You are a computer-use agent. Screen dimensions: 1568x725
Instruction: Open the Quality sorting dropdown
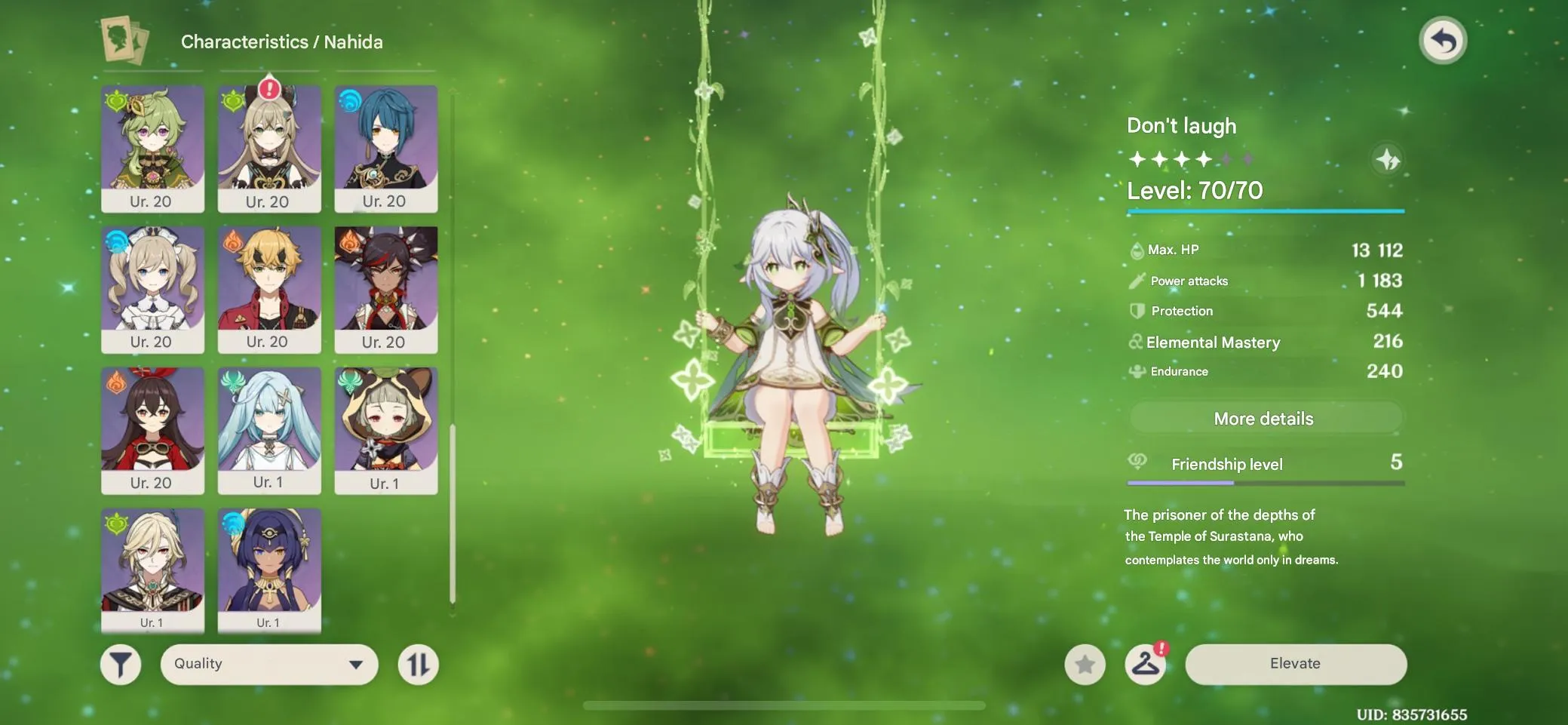tap(268, 664)
